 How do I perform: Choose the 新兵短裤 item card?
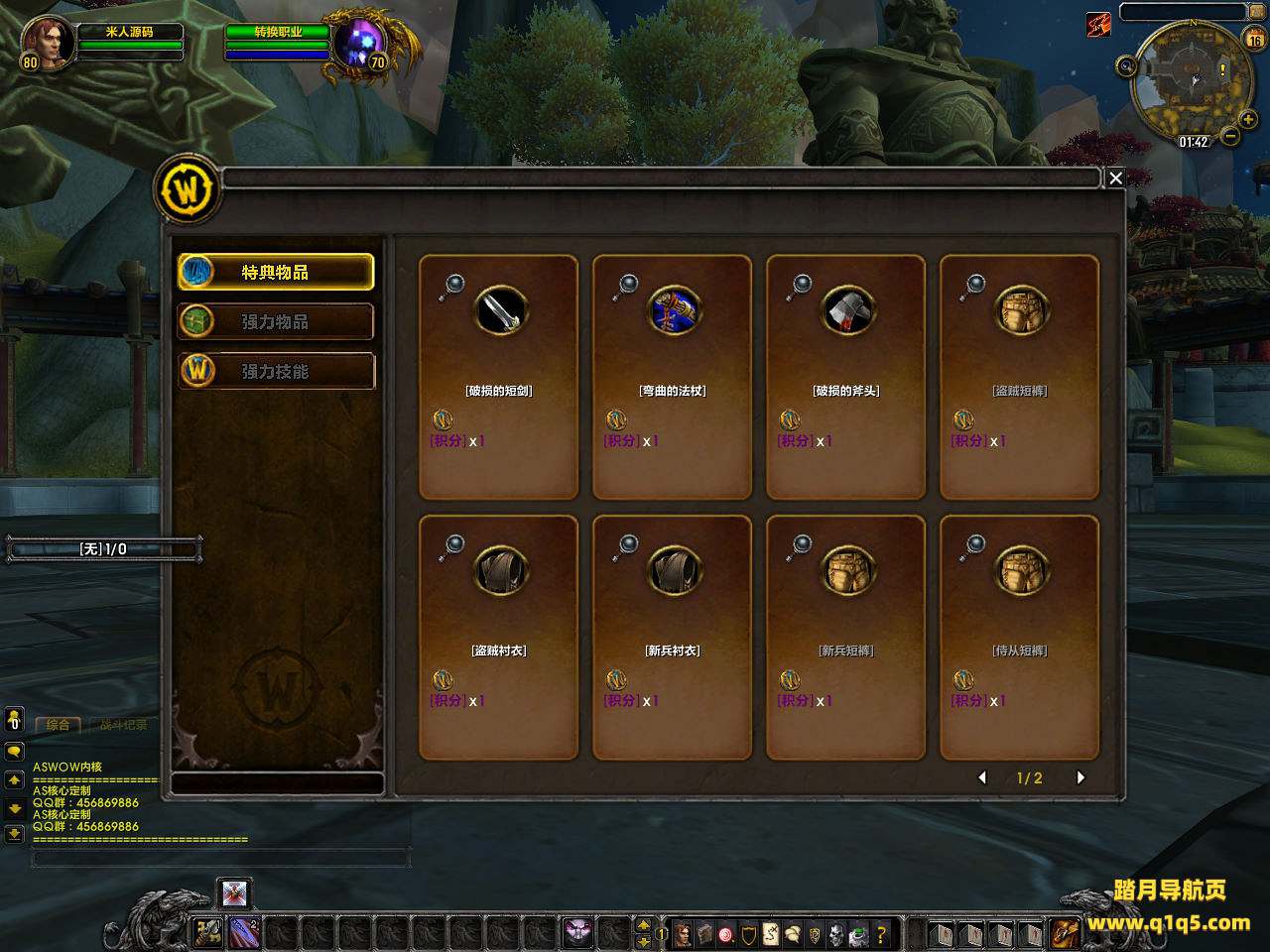pyautogui.click(x=846, y=637)
